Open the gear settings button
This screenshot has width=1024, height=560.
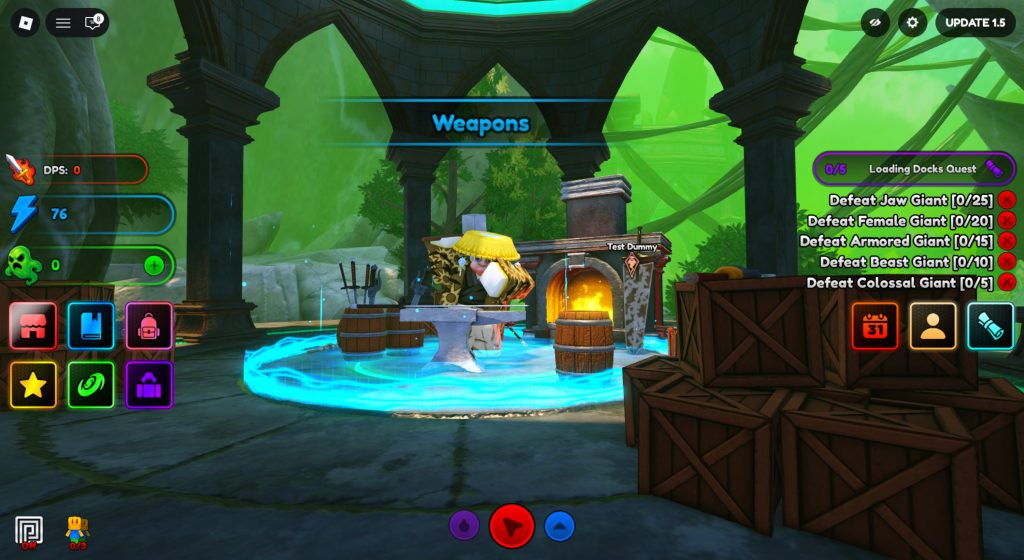[x=912, y=23]
